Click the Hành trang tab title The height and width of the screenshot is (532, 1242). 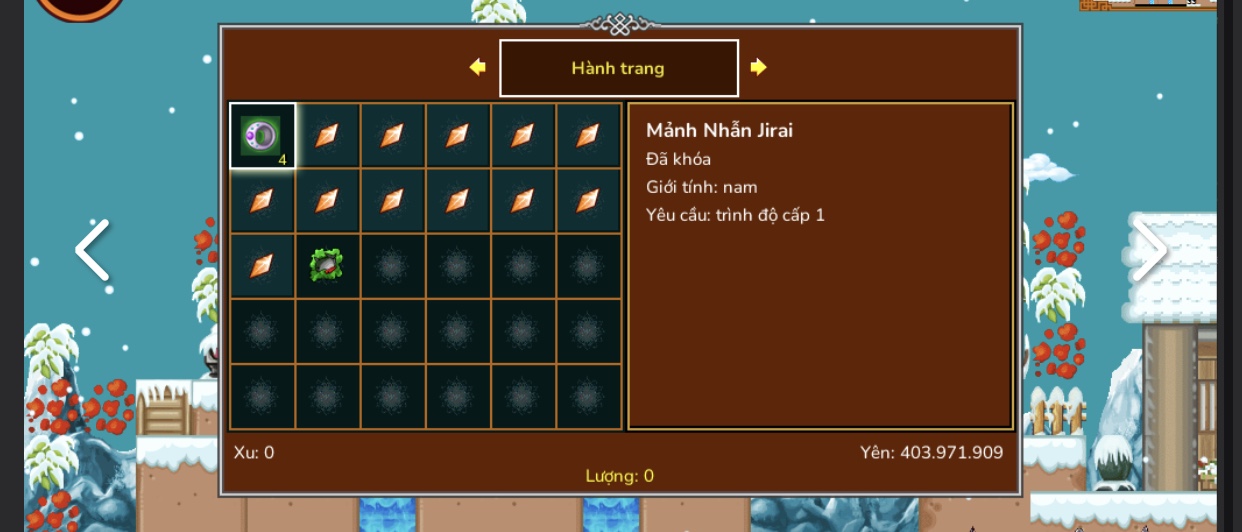click(x=618, y=68)
